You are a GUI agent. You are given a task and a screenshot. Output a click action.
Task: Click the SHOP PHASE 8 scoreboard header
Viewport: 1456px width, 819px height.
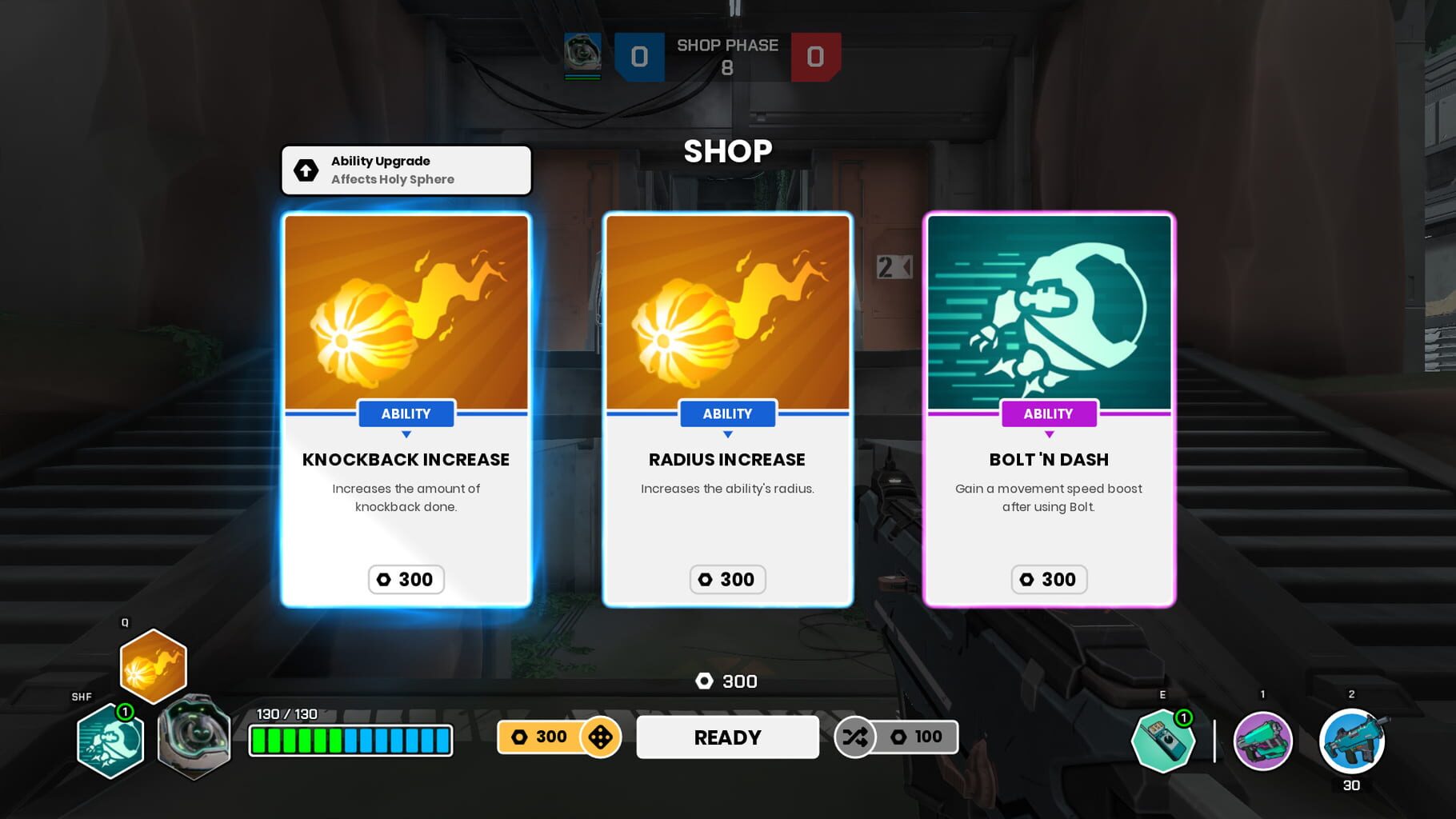727,56
